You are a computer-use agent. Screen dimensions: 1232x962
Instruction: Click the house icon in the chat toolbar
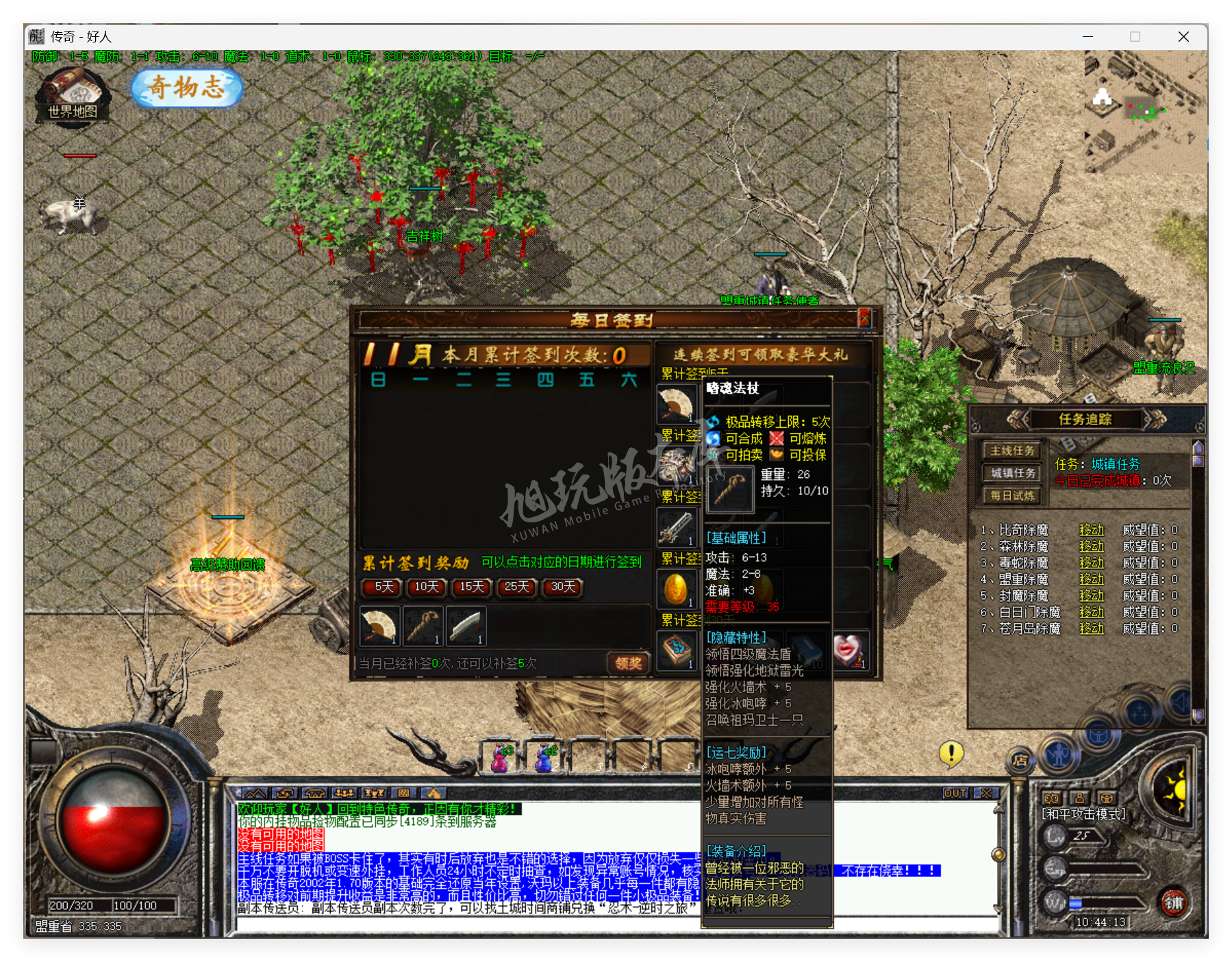(315, 792)
